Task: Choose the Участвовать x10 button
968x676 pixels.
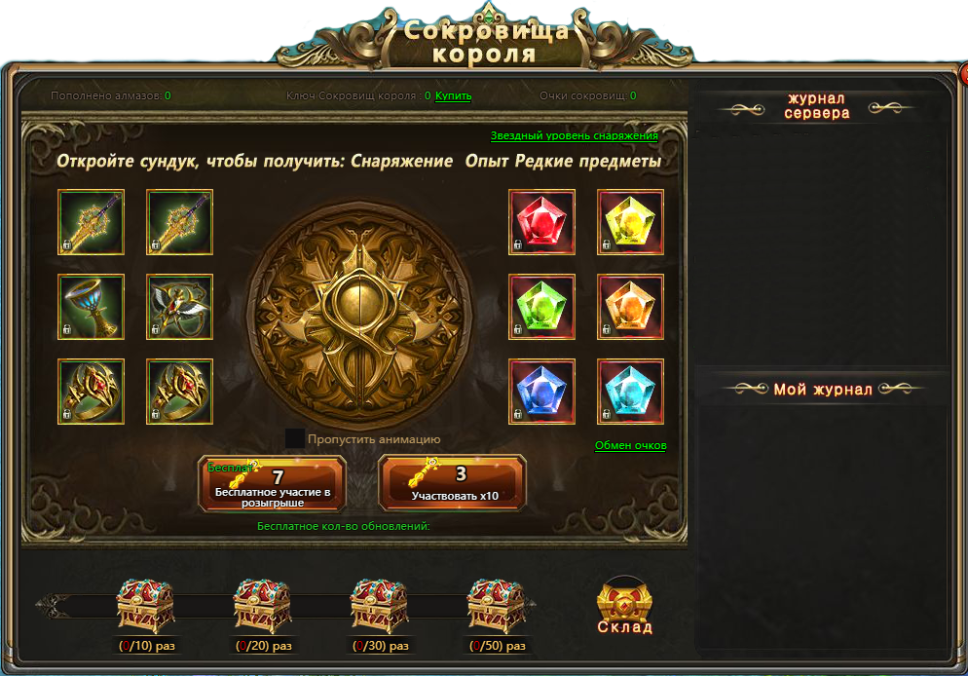Action: tap(454, 484)
